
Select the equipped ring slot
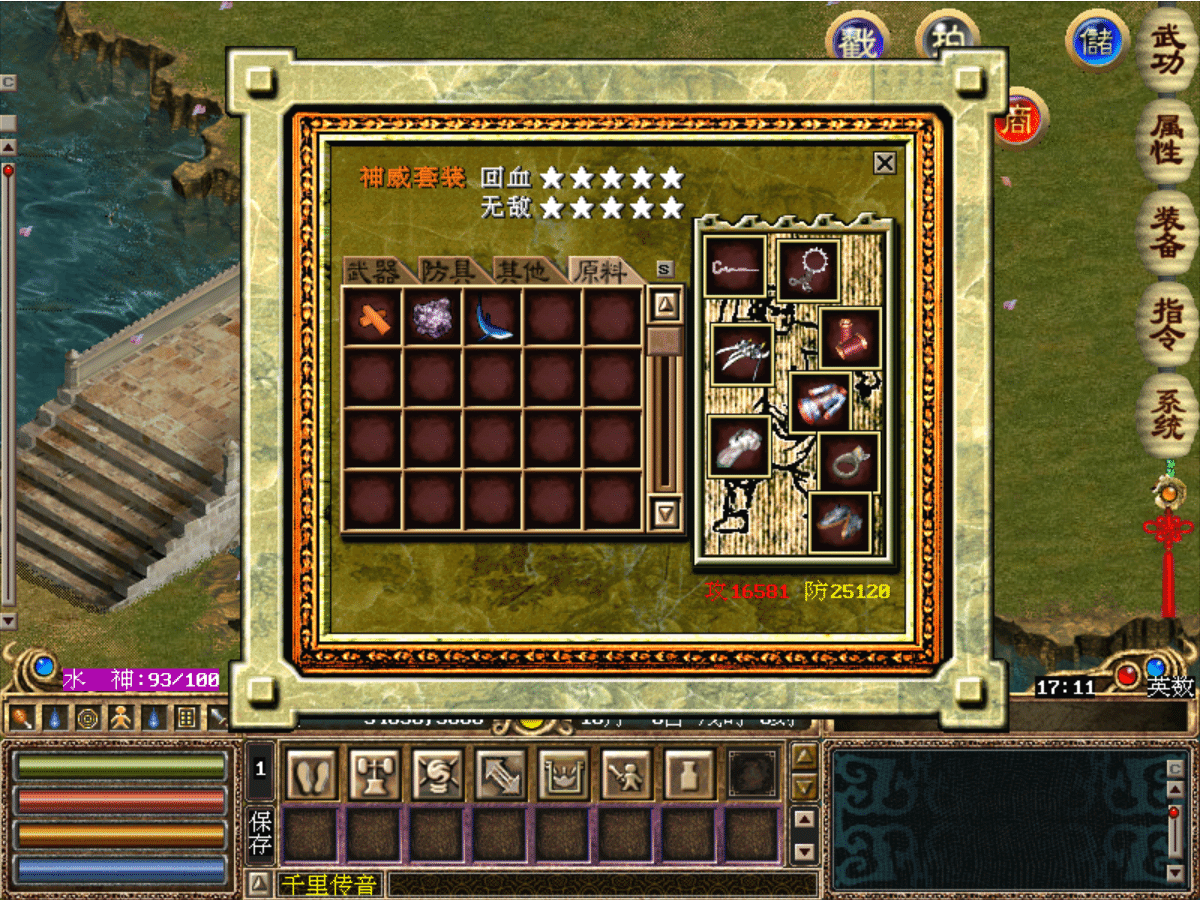(x=849, y=462)
